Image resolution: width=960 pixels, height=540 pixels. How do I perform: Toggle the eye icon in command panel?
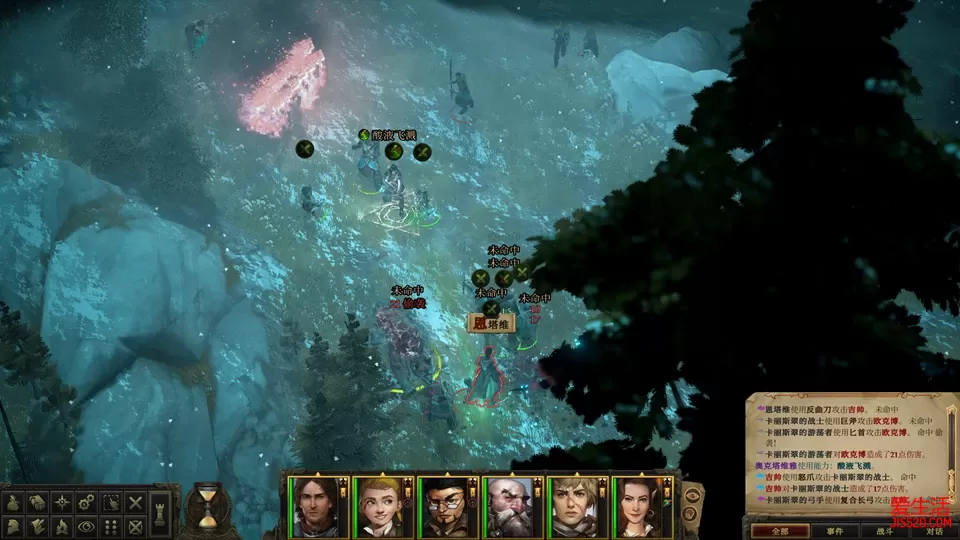point(87,524)
